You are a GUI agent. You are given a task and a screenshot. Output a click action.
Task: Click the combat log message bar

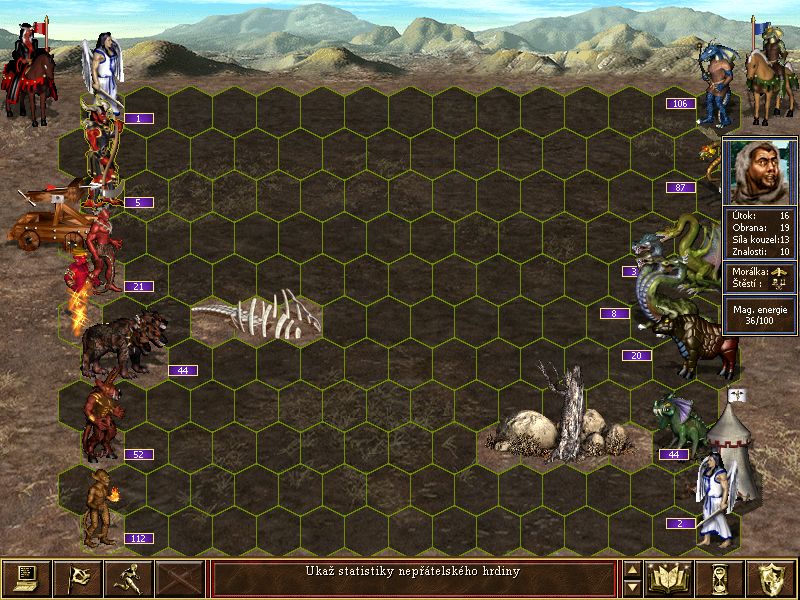[413, 578]
